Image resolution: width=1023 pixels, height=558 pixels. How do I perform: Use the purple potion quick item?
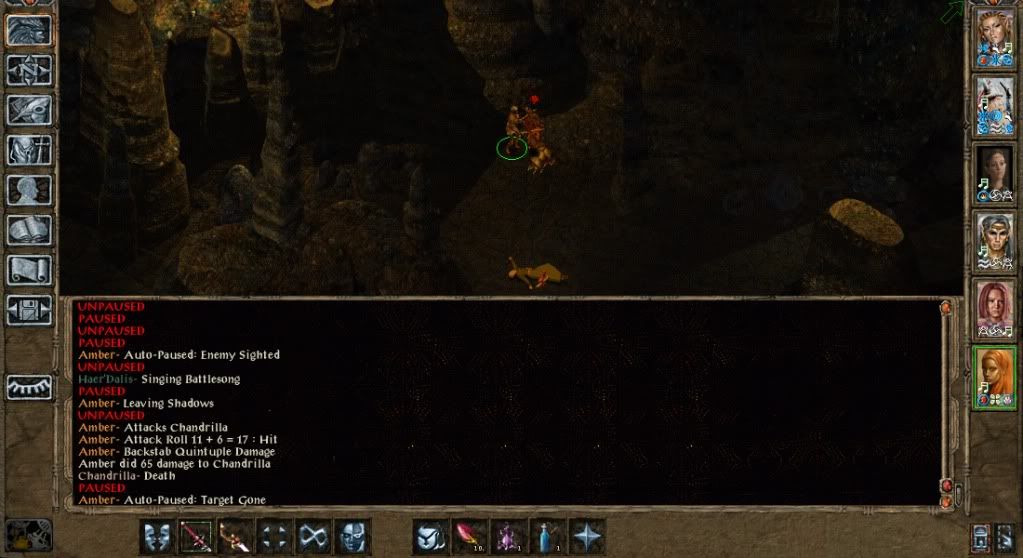[x=508, y=536]
